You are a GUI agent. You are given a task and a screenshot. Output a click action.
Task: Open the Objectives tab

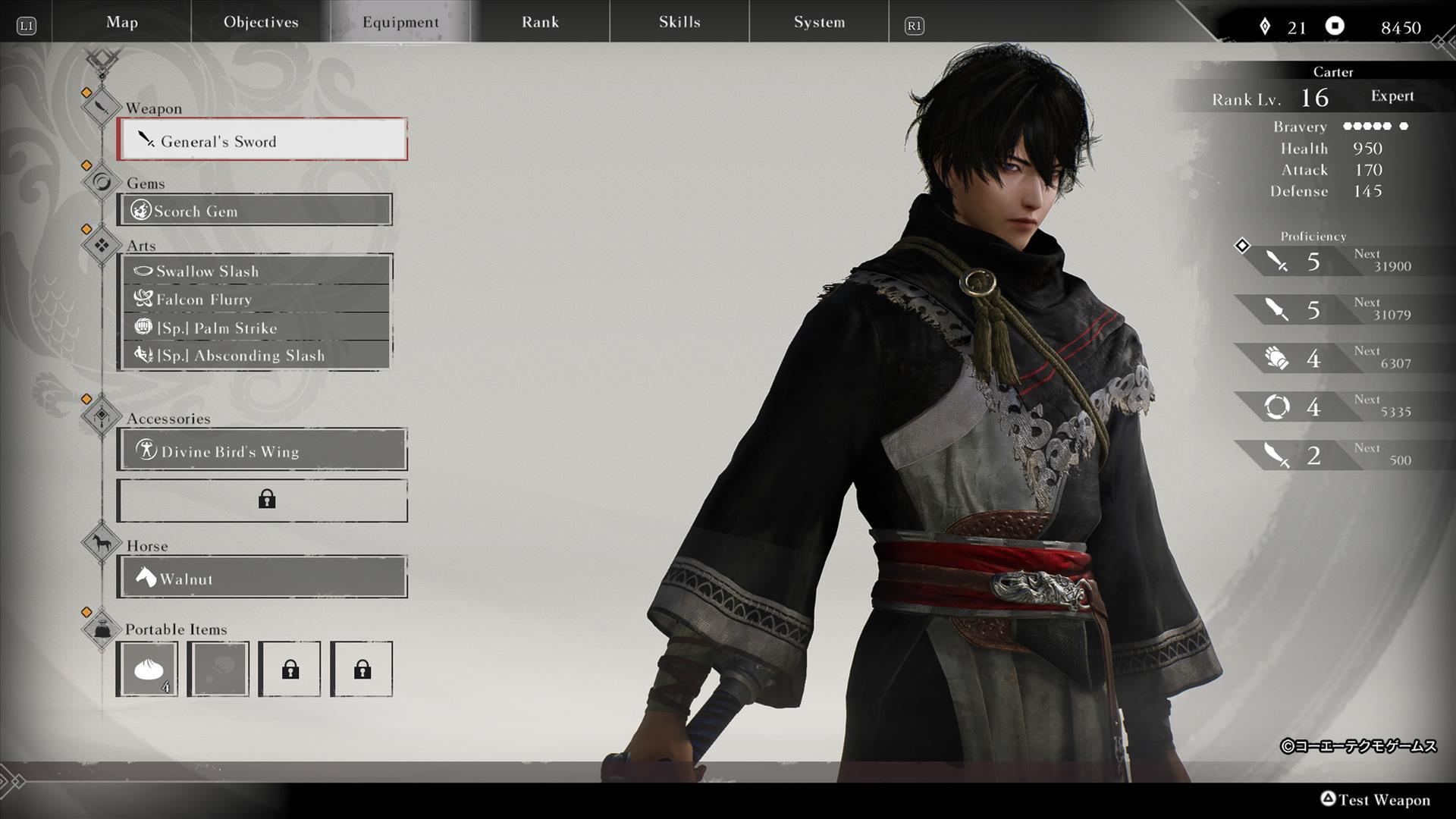pos(261,22)
